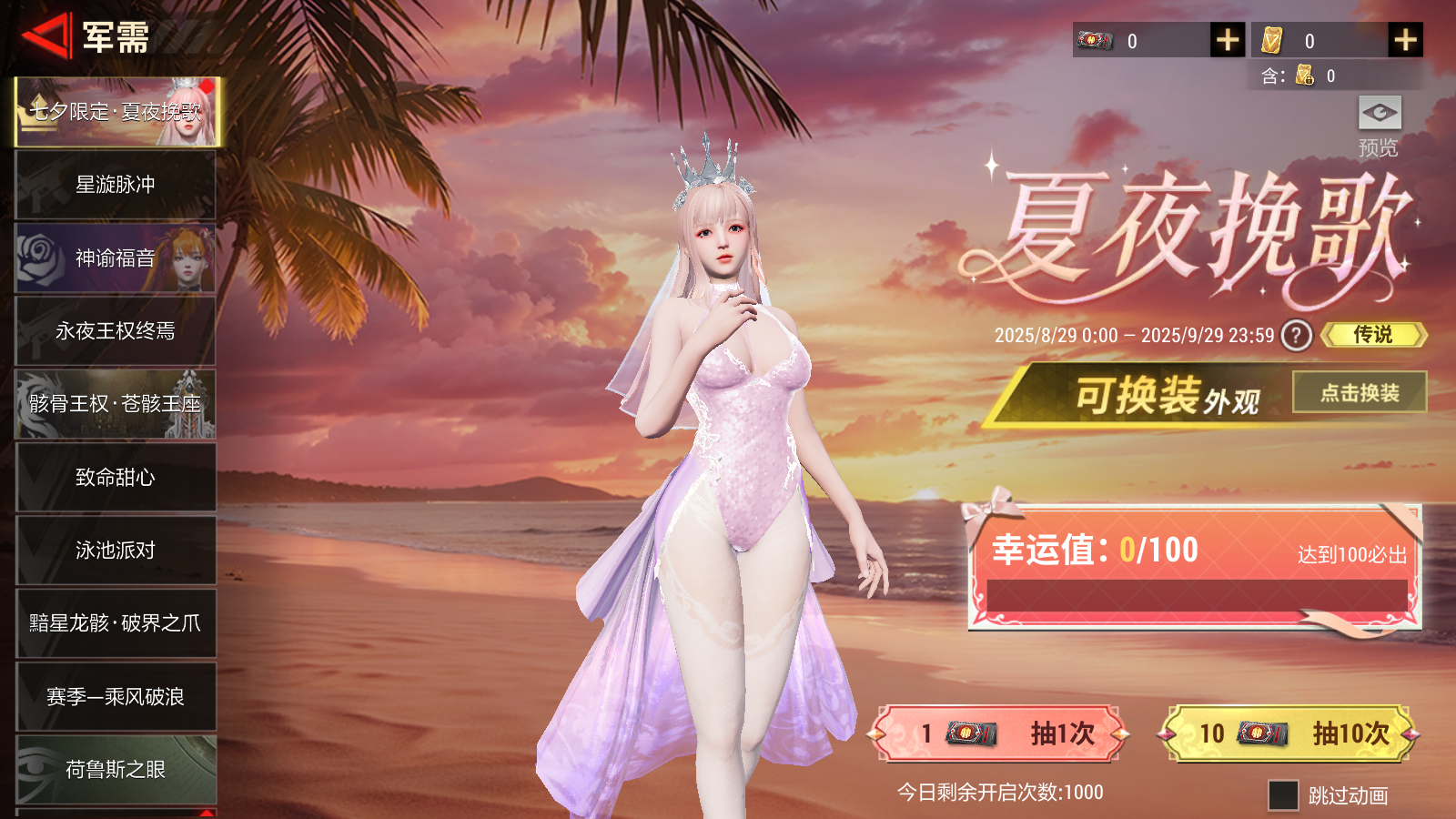
Task: Open the 荷鲁斯之眼 event page
Action: click(x=115, y=769)
